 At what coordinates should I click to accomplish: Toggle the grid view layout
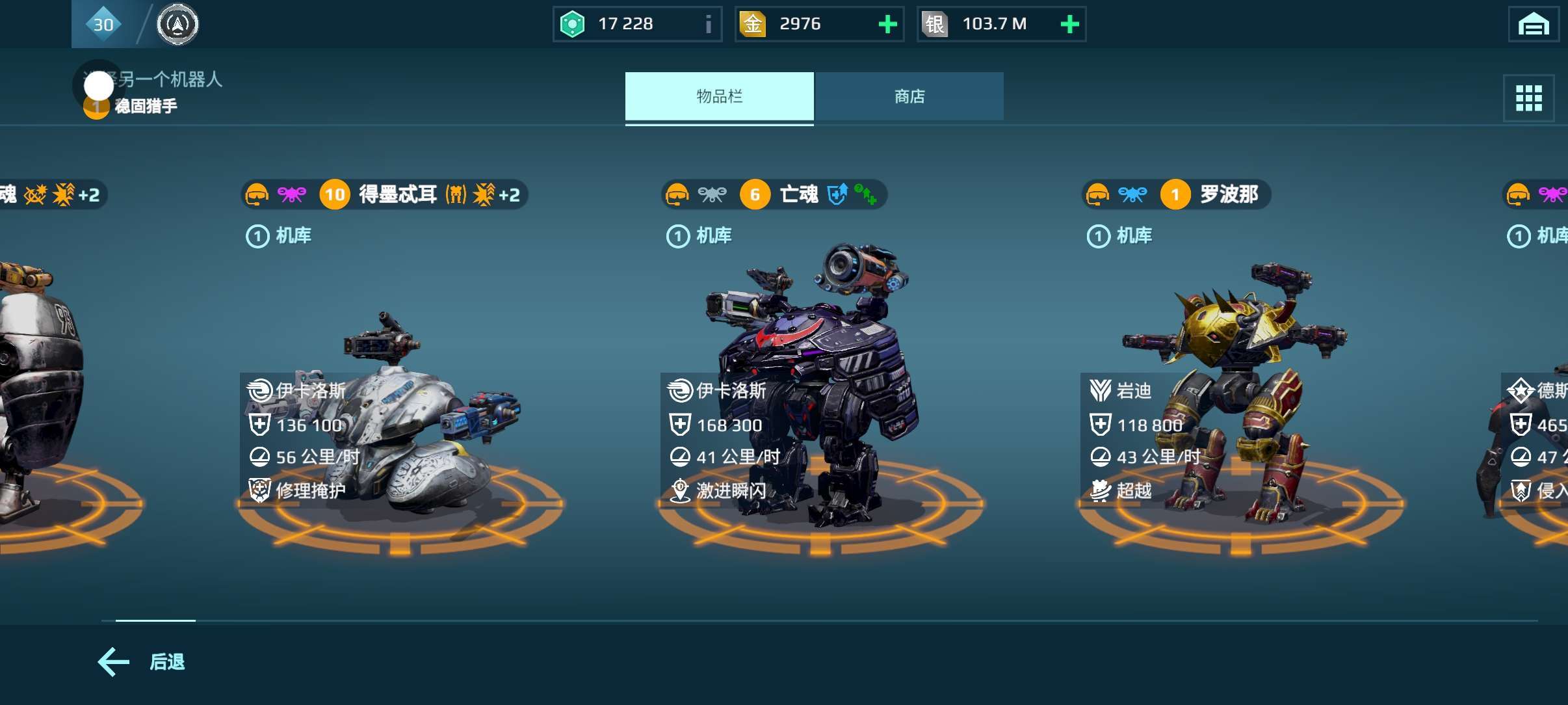pyautogui.click(x=1528, y=98)
